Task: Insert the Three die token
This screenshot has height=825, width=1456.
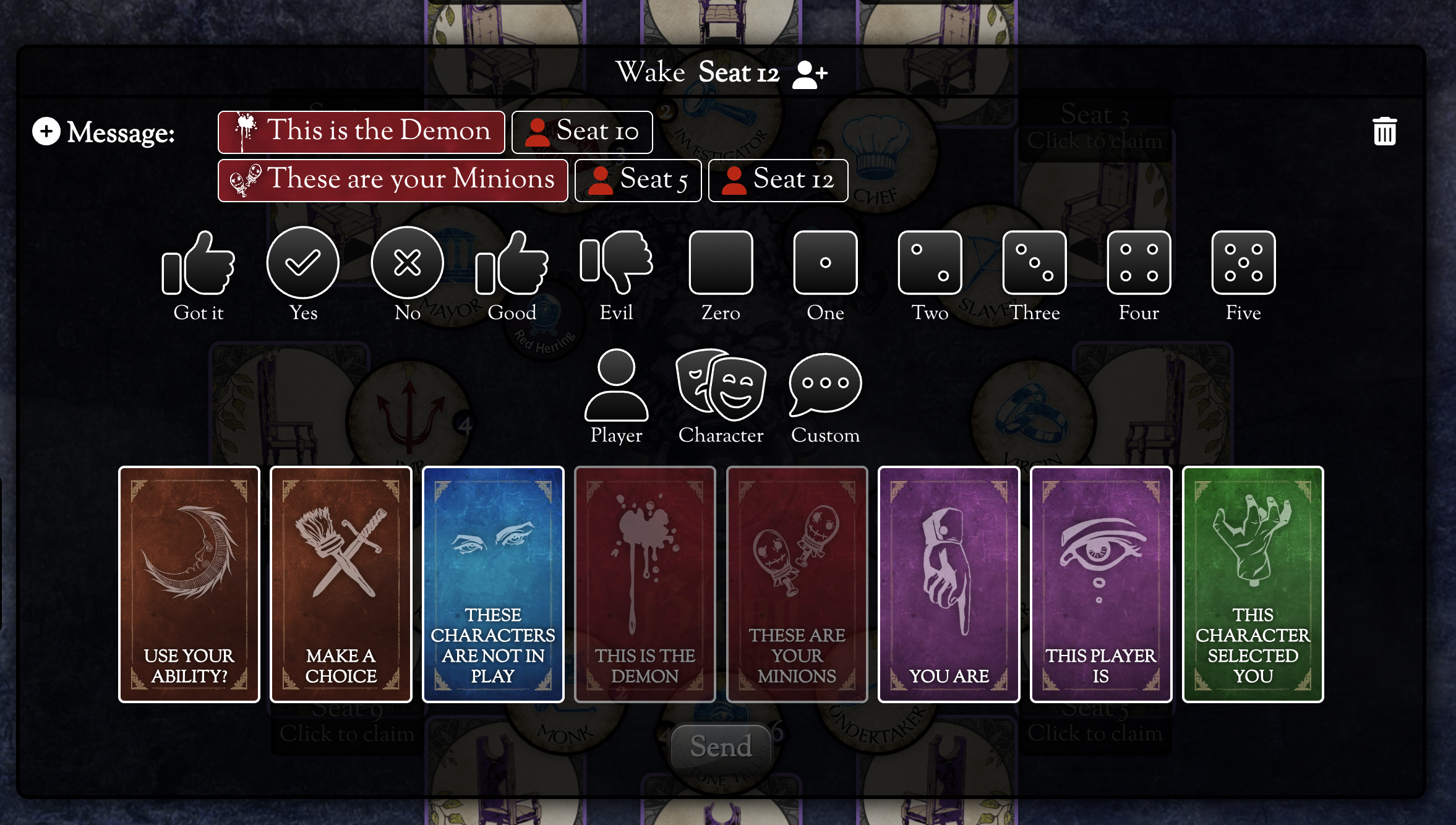Action: click(1034, 263)
